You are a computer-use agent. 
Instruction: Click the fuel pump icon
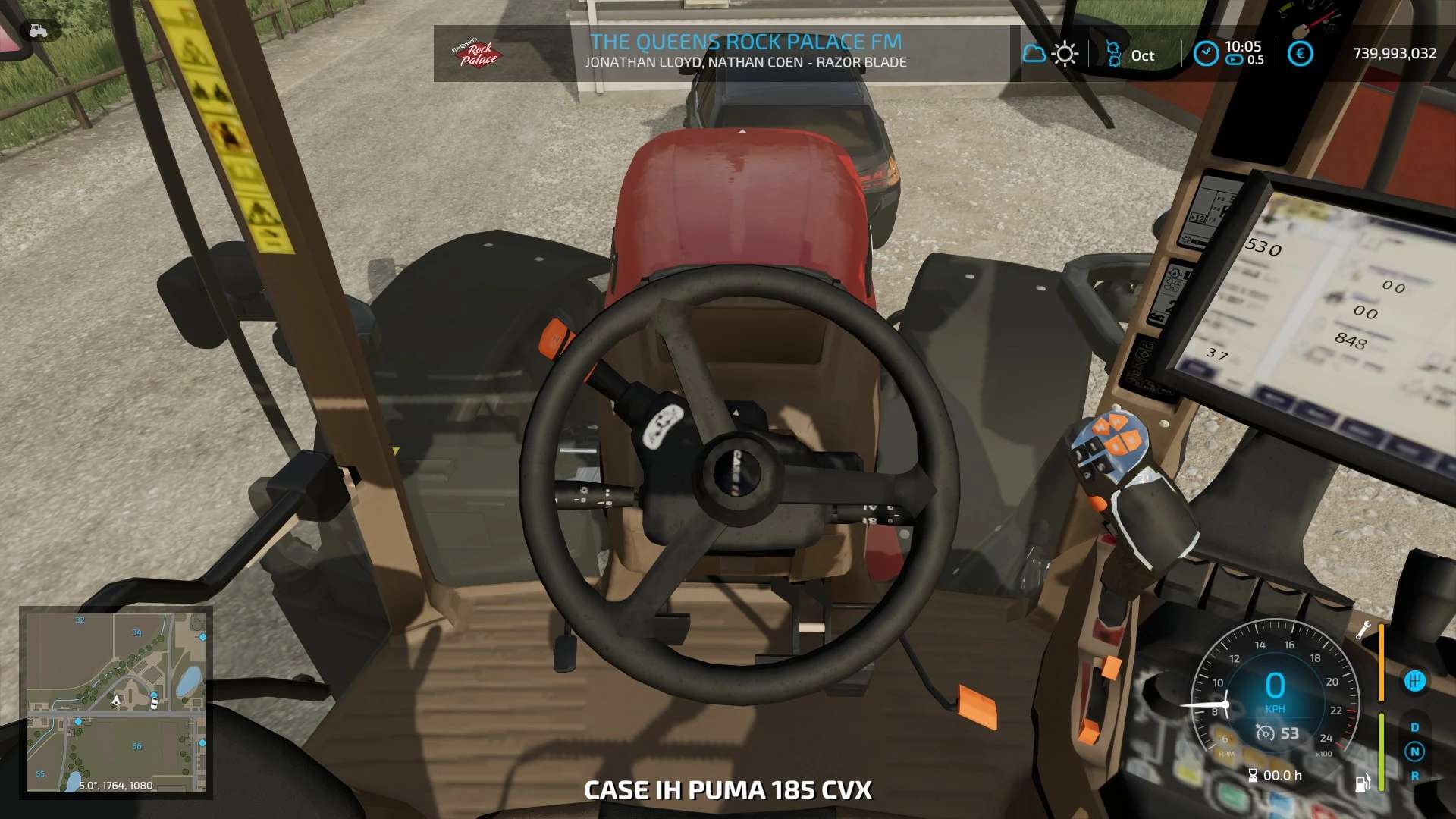point(1362,783)
